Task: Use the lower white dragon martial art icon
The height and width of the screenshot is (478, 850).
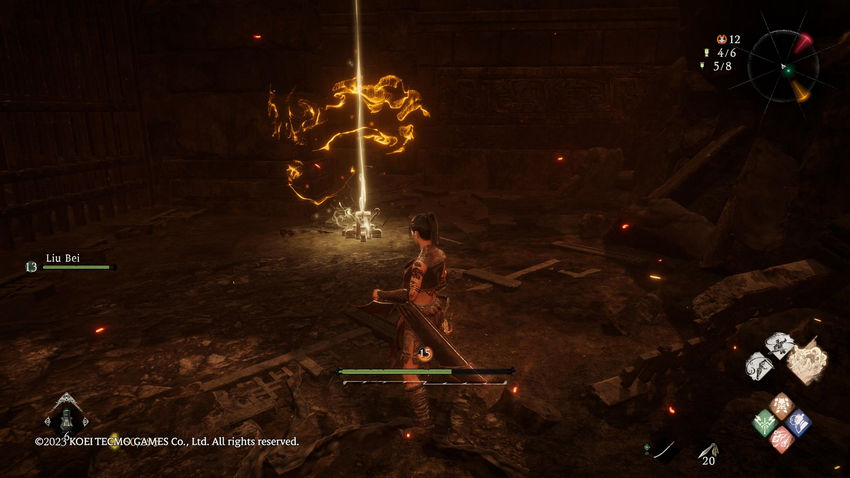Action: (760, 365)
